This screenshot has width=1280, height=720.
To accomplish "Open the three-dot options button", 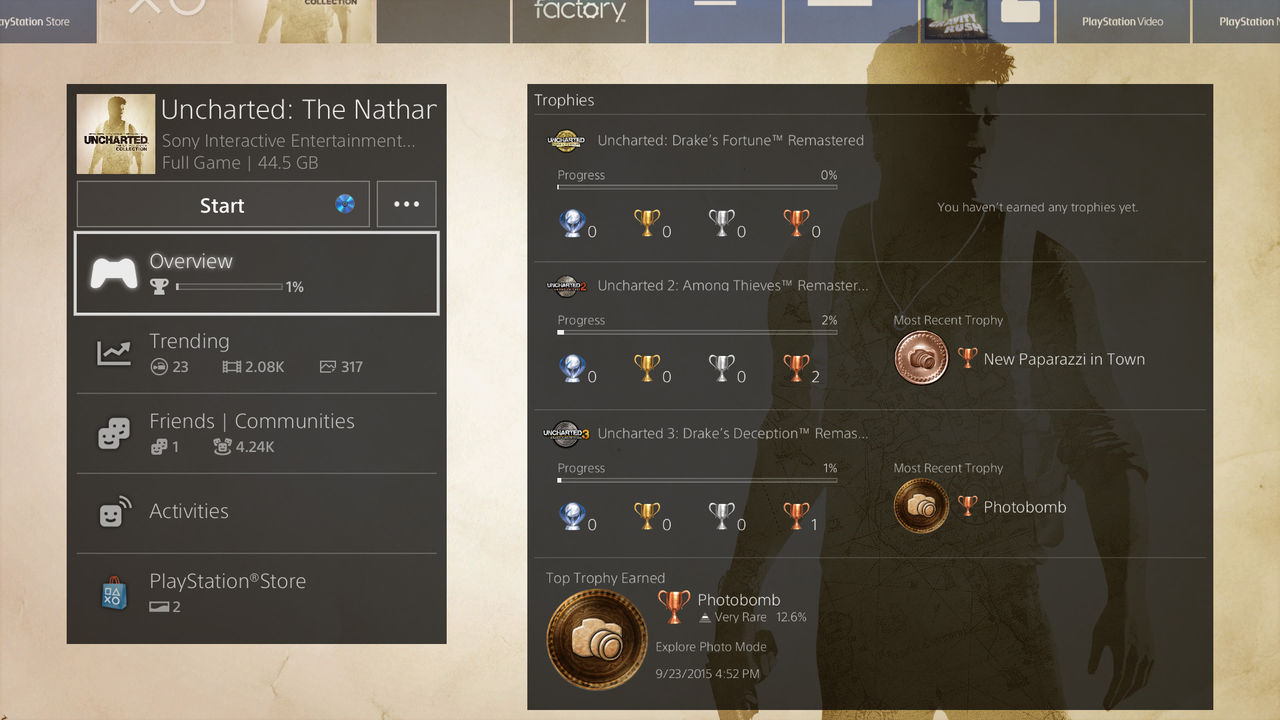I will point(406,204).
